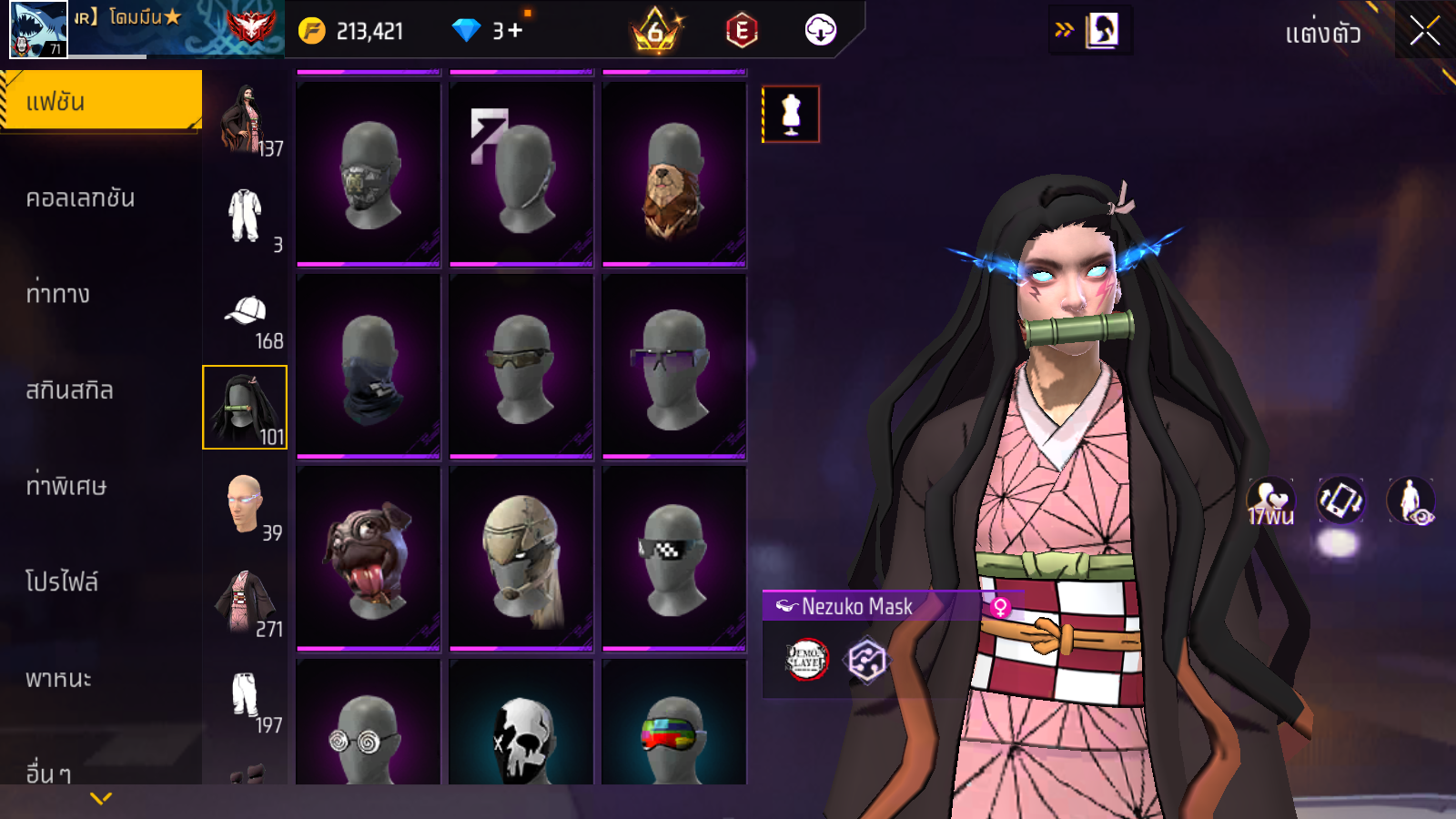Select the แฟชัน (Fashion) menu tab
The width and height of the screenshot is (1456, 819).
click(100, 101)
